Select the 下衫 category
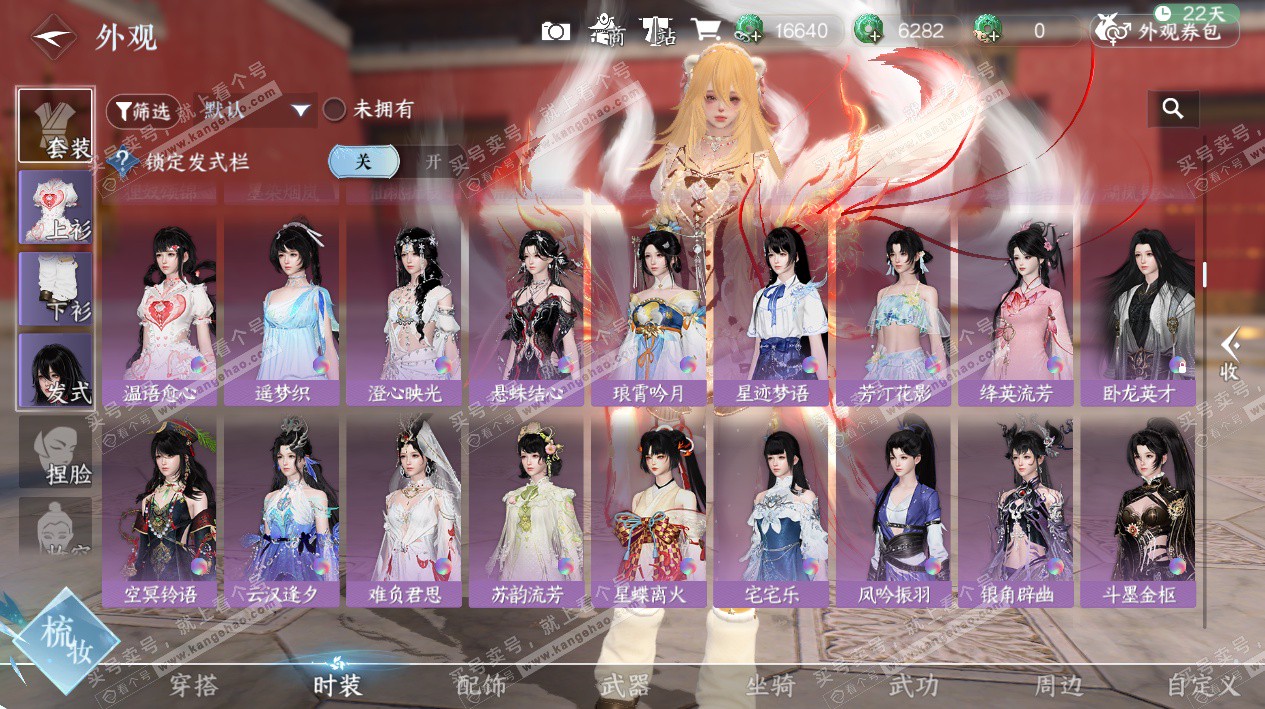This screenshot has height=709, width=1265. pos(56,289)
